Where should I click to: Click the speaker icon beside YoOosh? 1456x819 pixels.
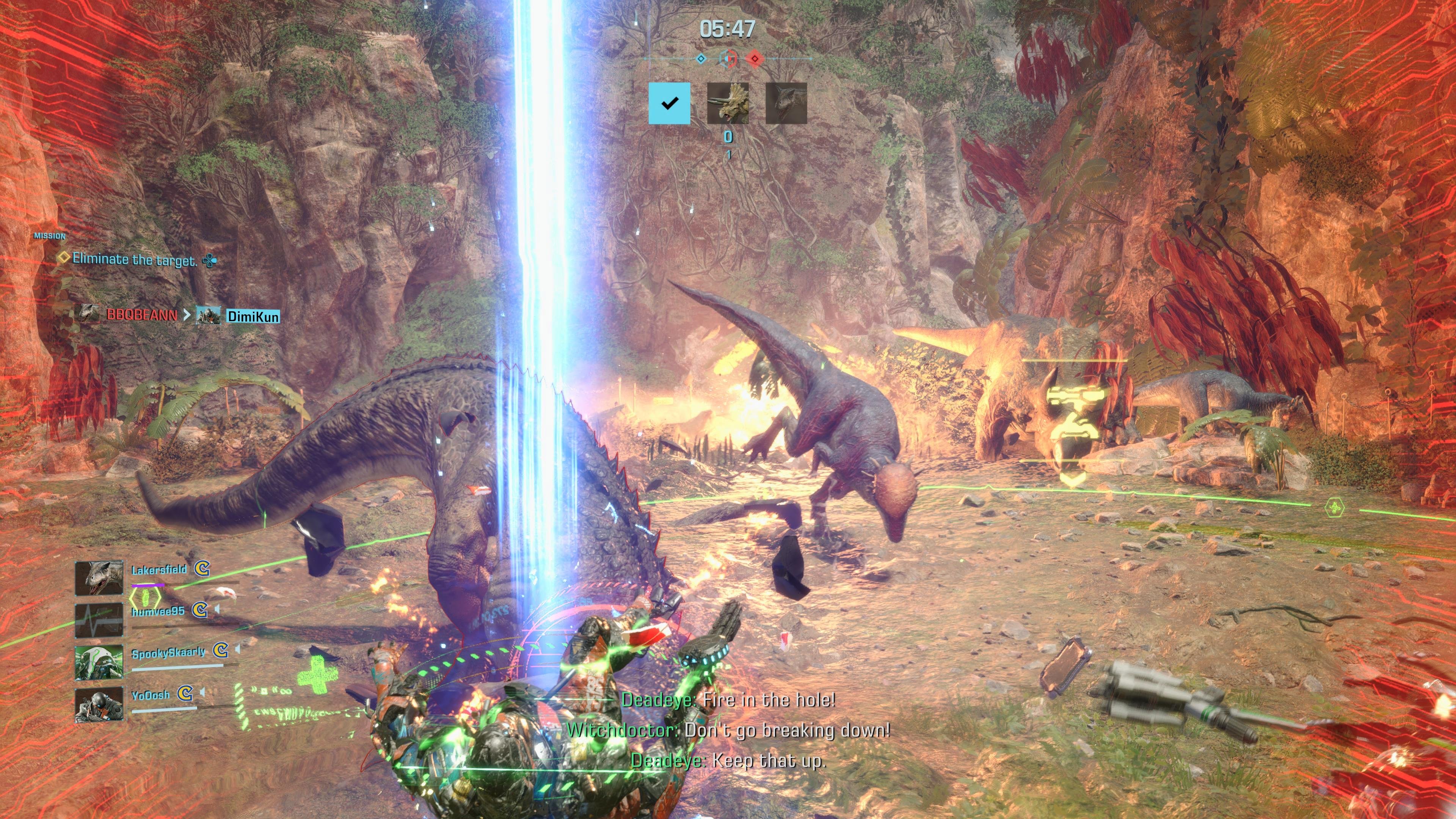pos(202,692)
